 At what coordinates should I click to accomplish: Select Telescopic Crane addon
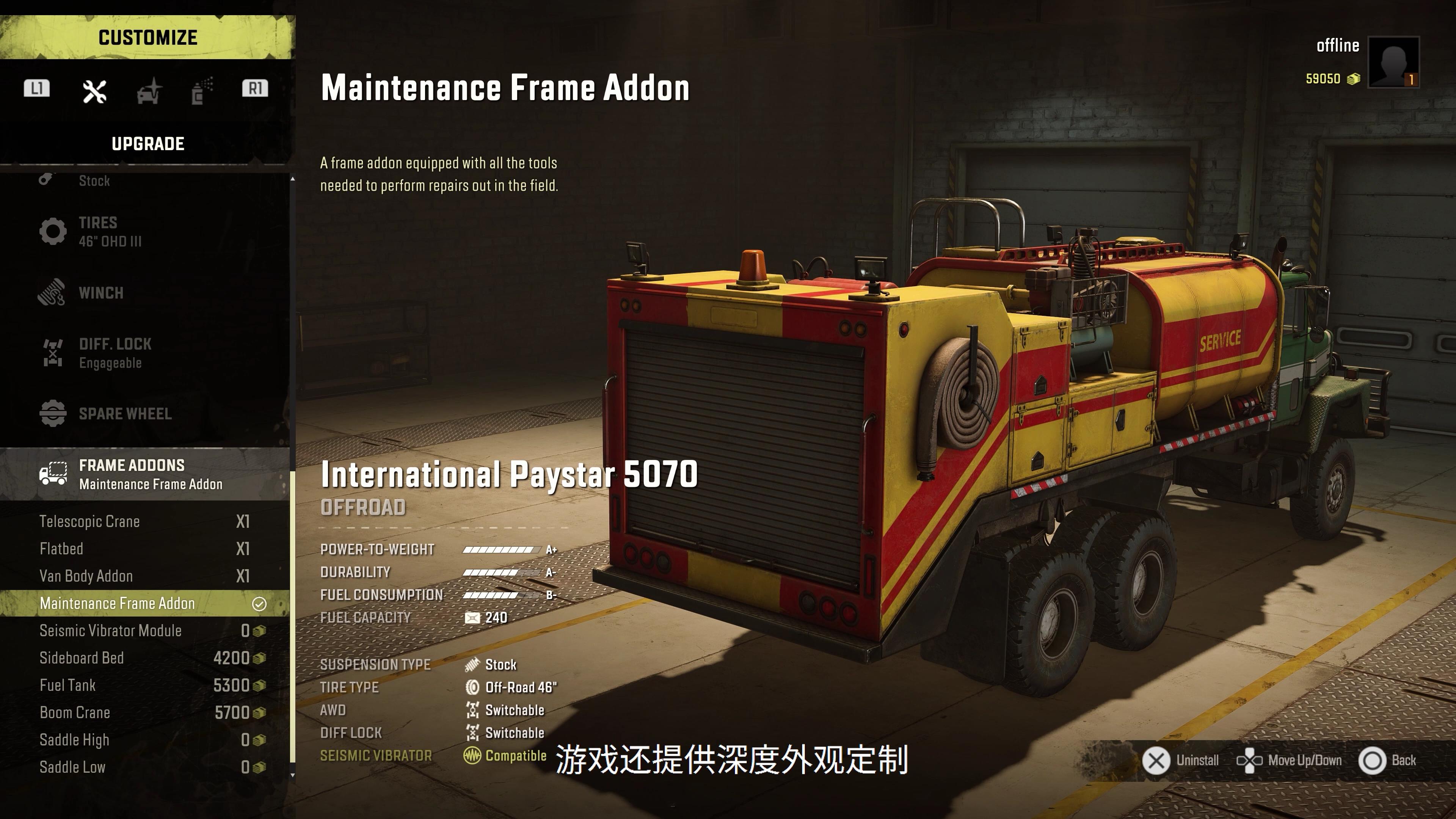[145, 521]
